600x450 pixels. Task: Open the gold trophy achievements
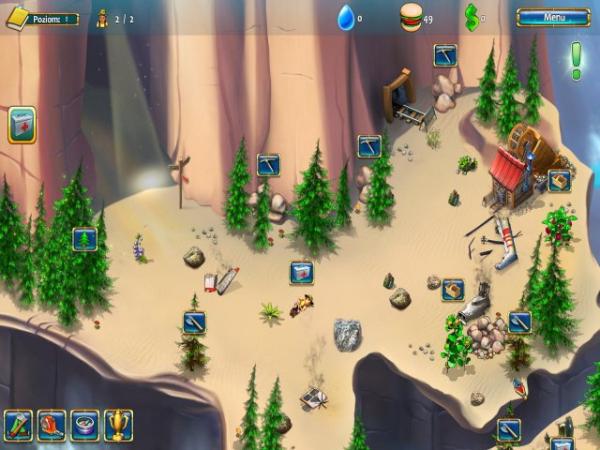coord(117,424)
